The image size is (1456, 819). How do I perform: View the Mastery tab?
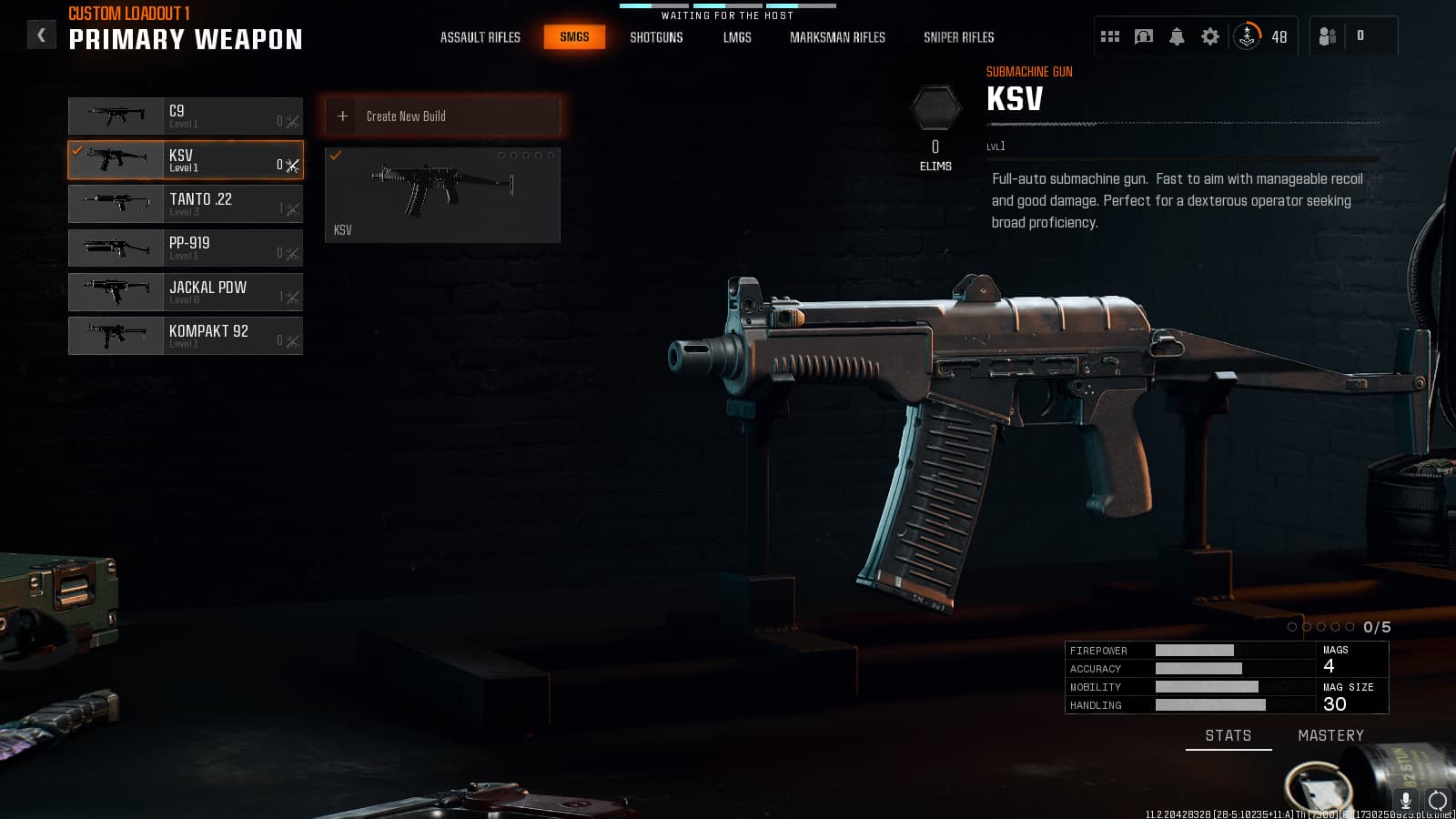click(x=1330, y=735)
